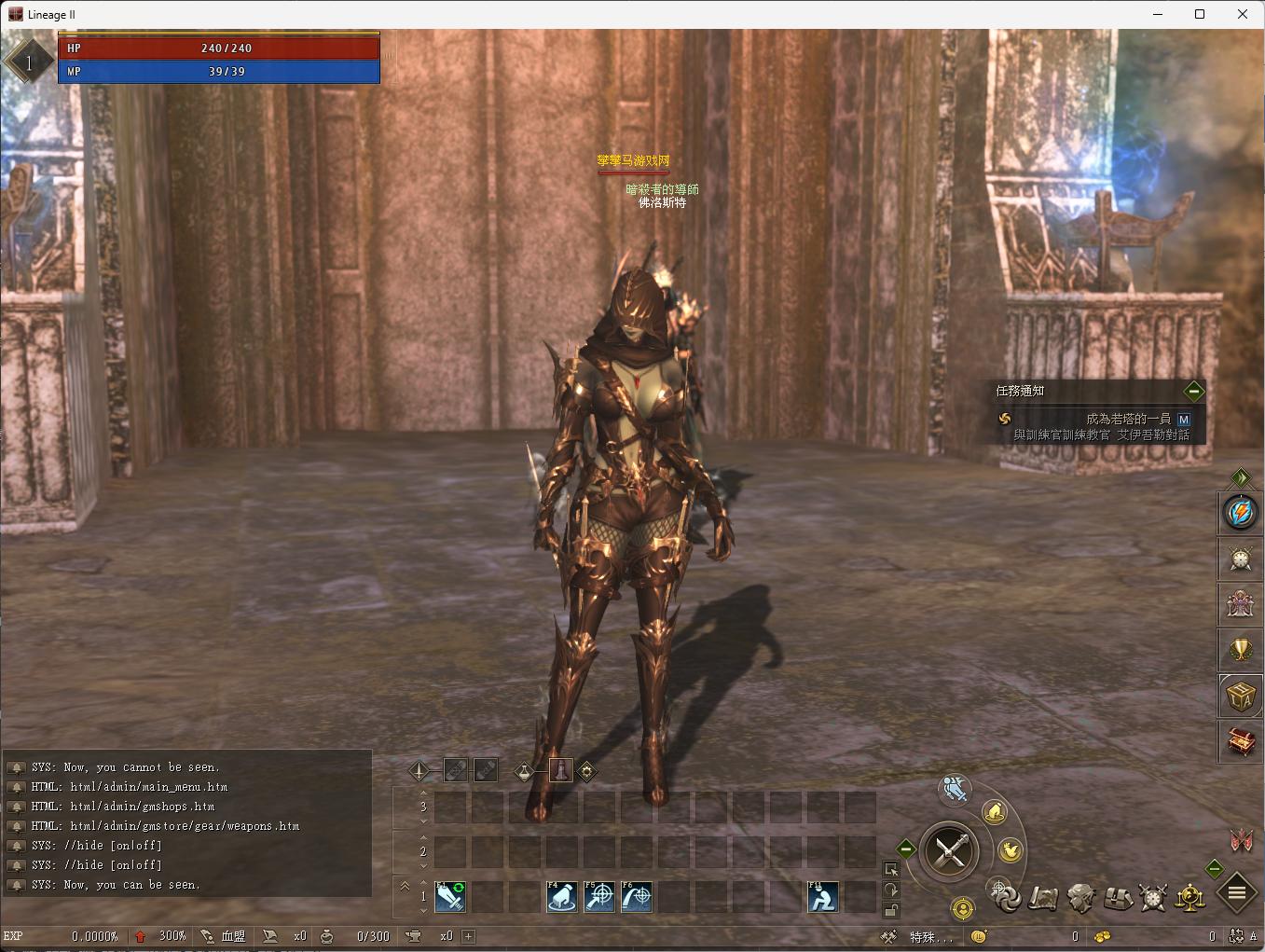Toggle the hotbar lock icon
This screenshot has height=952, width=1265.
tap(891, 911)
